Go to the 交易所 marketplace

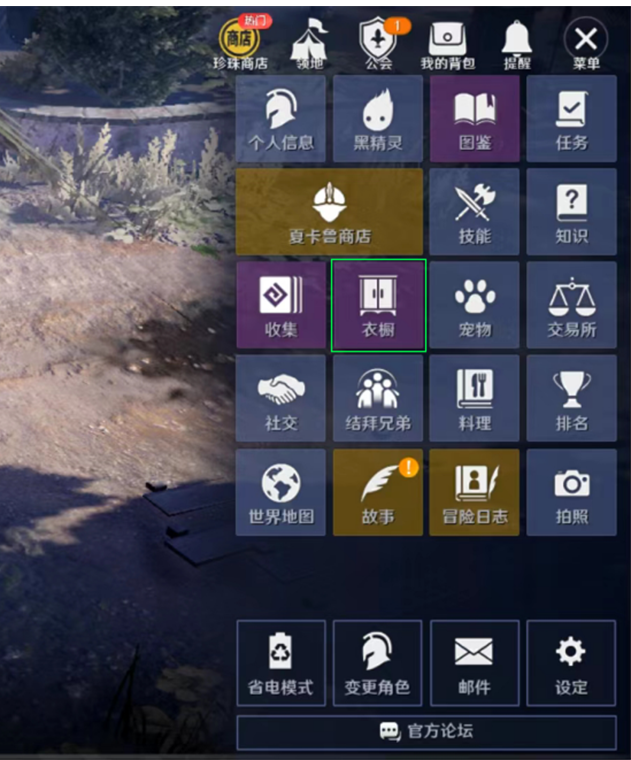coord(572,306)
